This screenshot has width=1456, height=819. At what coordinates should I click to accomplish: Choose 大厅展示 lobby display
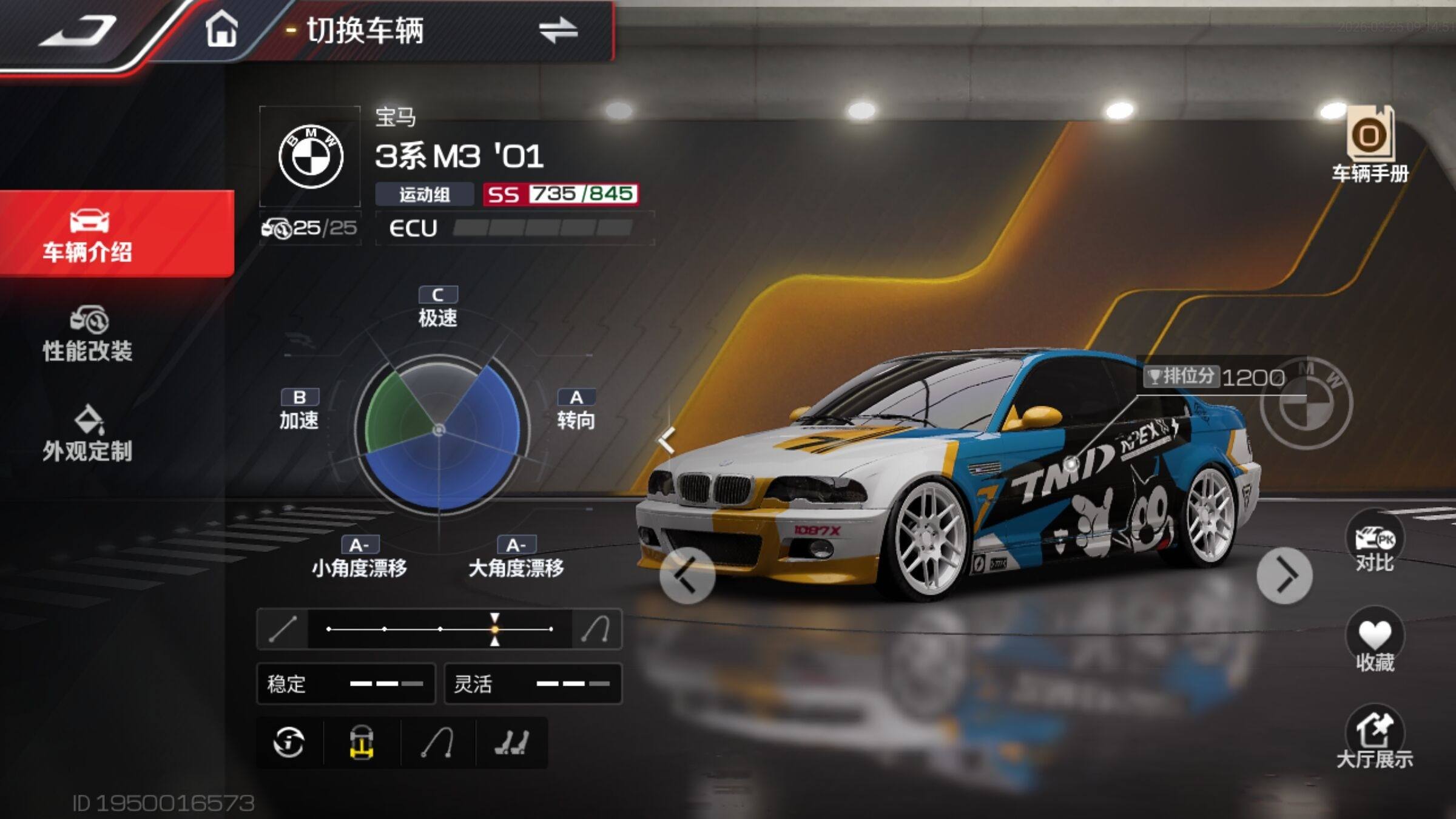click(1375, 738)
